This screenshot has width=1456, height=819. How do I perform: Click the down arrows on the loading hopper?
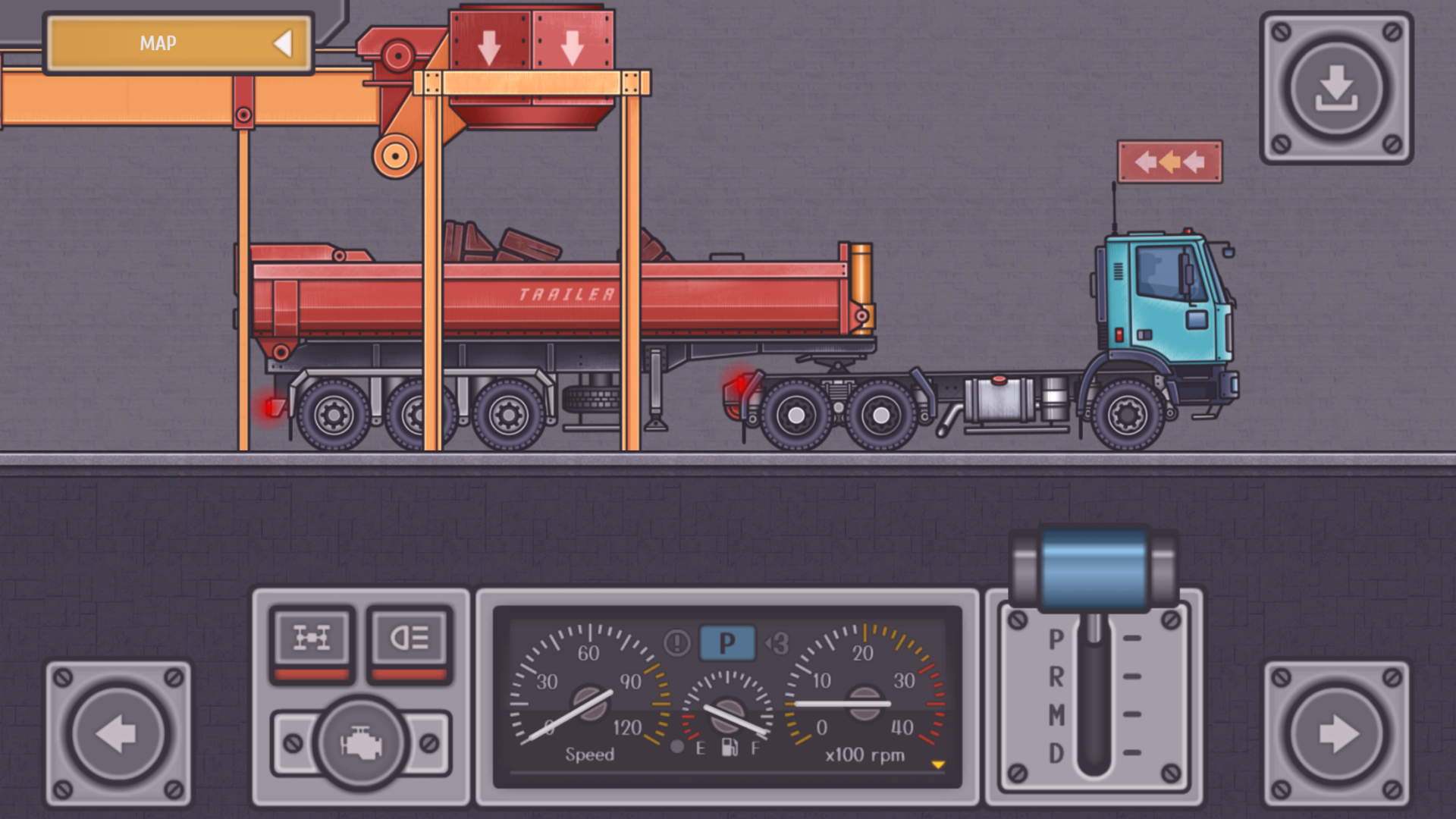pyautogui.click(x=529, y=48)
